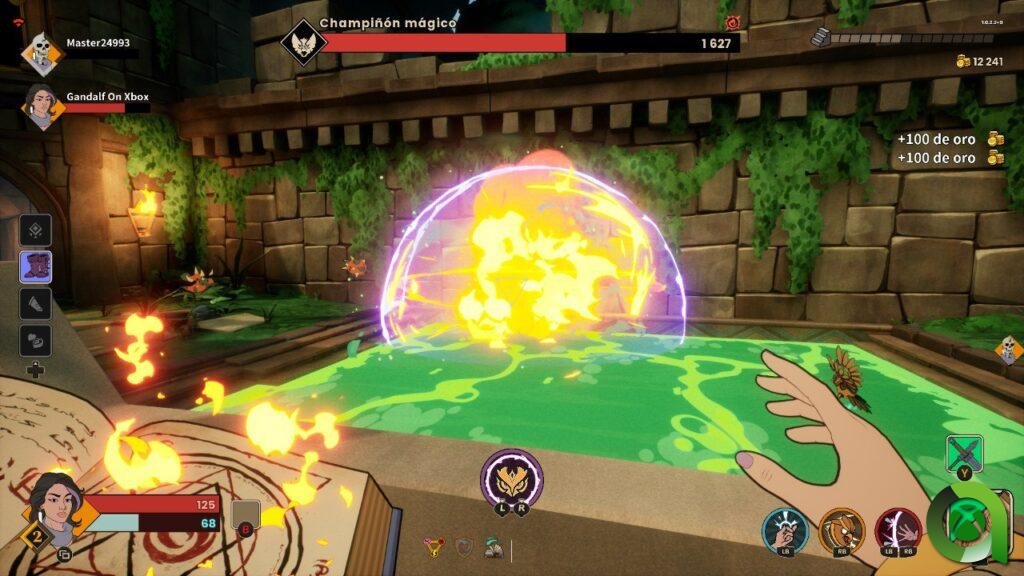Activate the blue glowing fist ability
The width and height of the screenshot is (1024, 576).
click(785, 529)
